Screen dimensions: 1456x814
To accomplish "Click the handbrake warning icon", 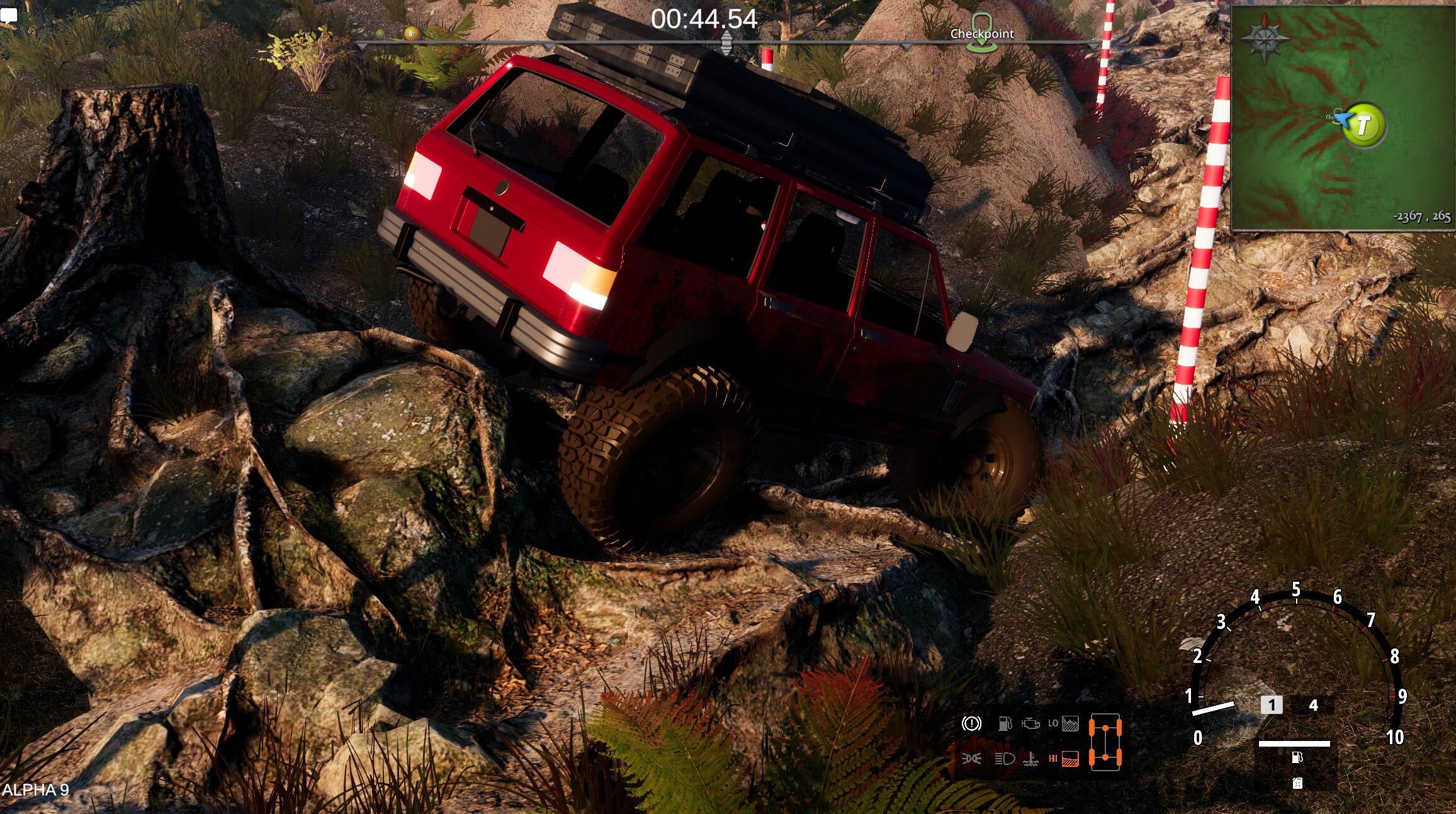I will coord(971,725).
